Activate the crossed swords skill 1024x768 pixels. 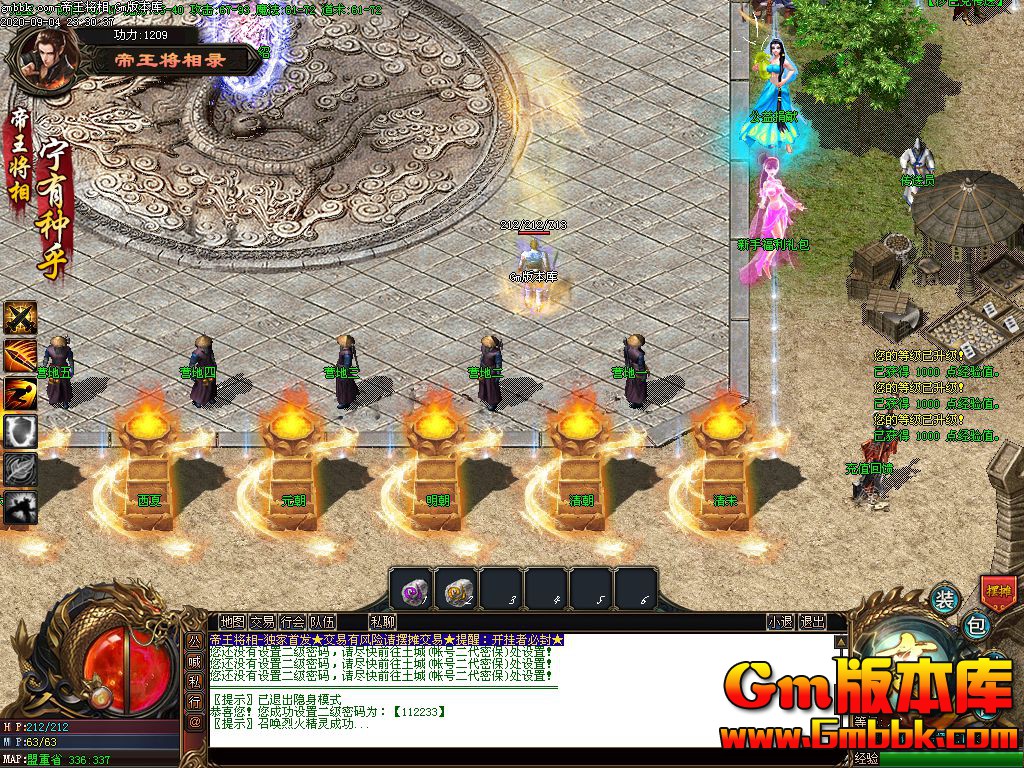(20, 318)
